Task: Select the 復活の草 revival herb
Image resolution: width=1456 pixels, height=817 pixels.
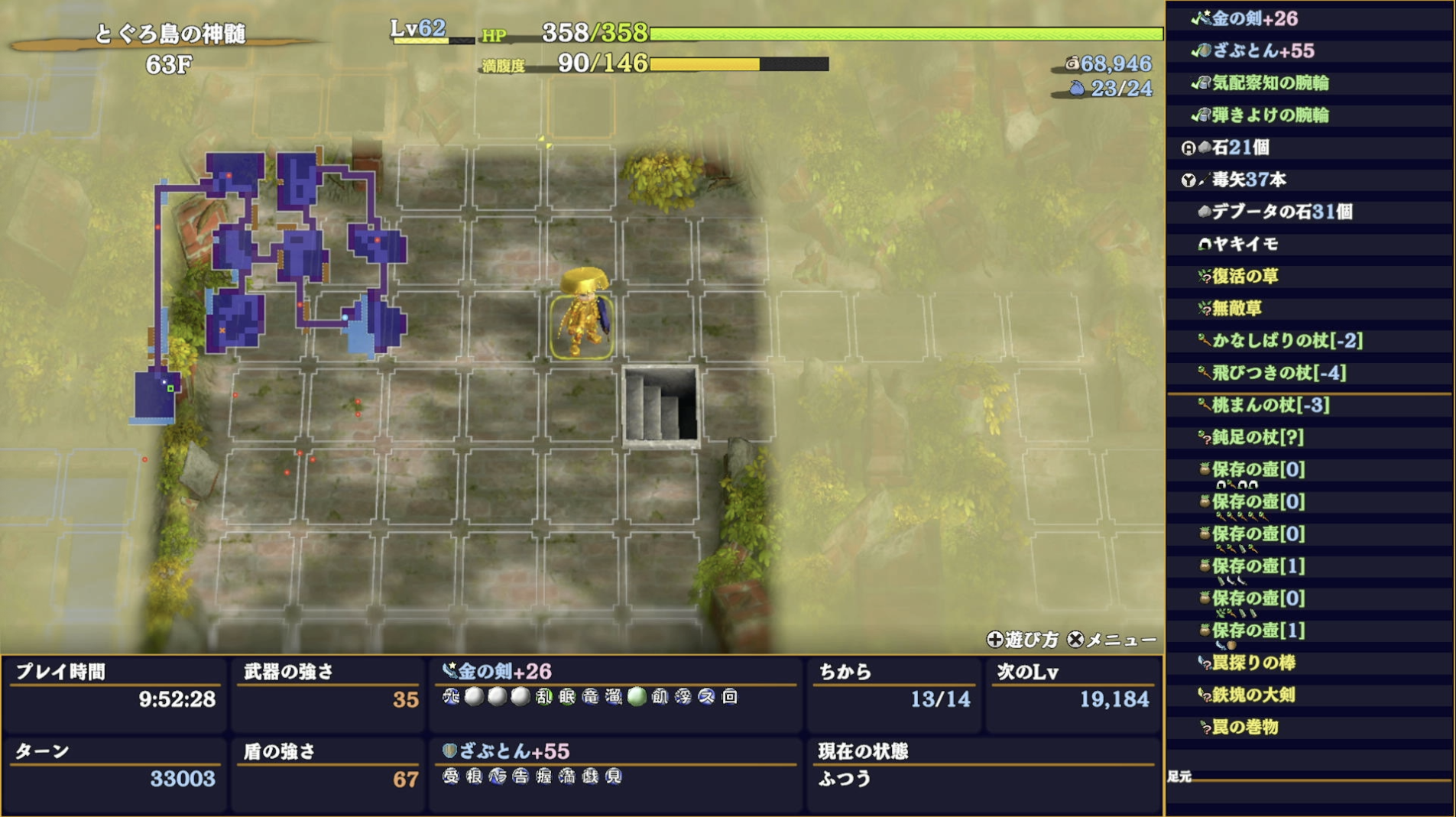Action: pos(1245,276)
